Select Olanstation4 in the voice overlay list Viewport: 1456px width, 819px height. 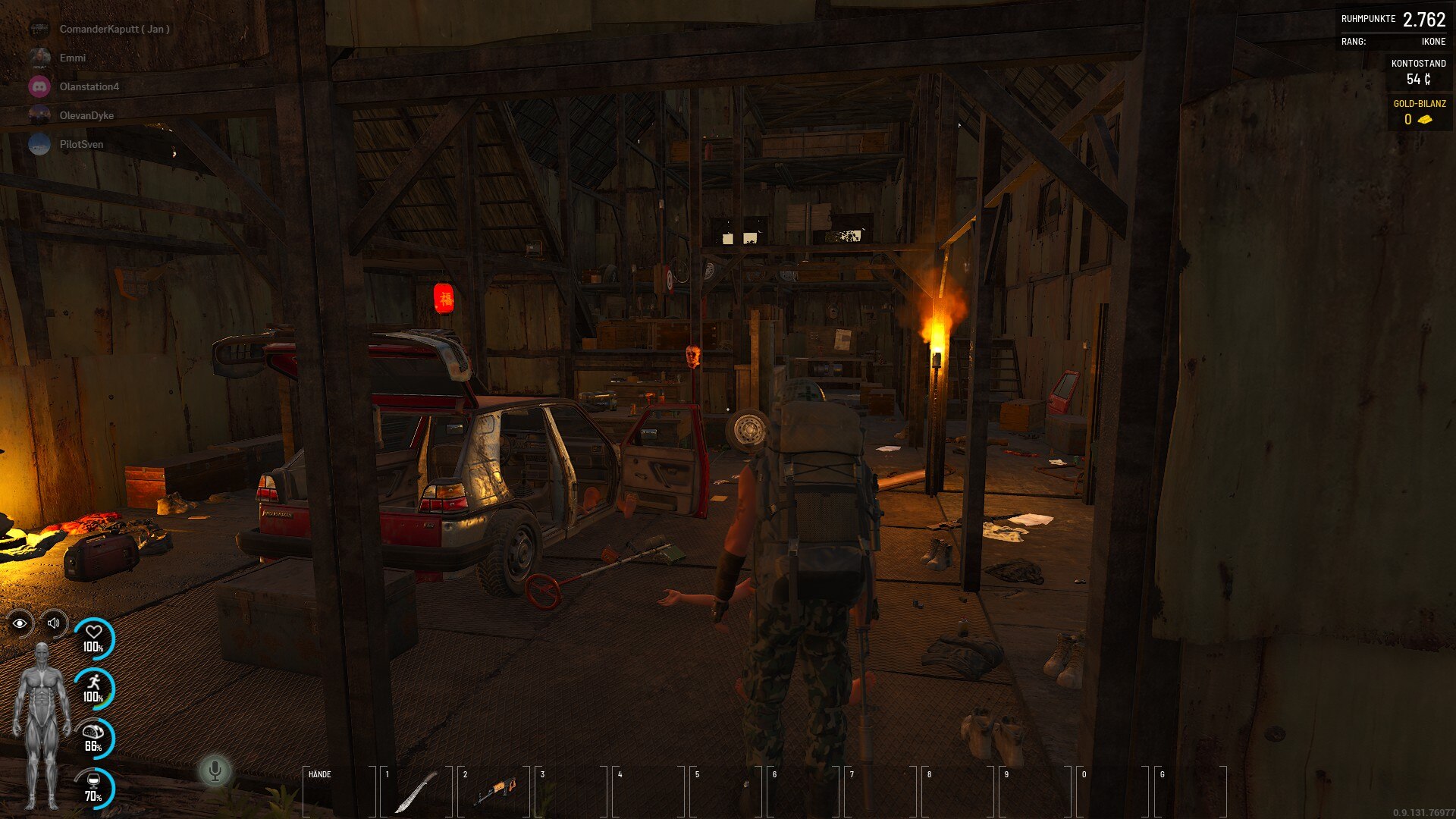tap(89, 86)
